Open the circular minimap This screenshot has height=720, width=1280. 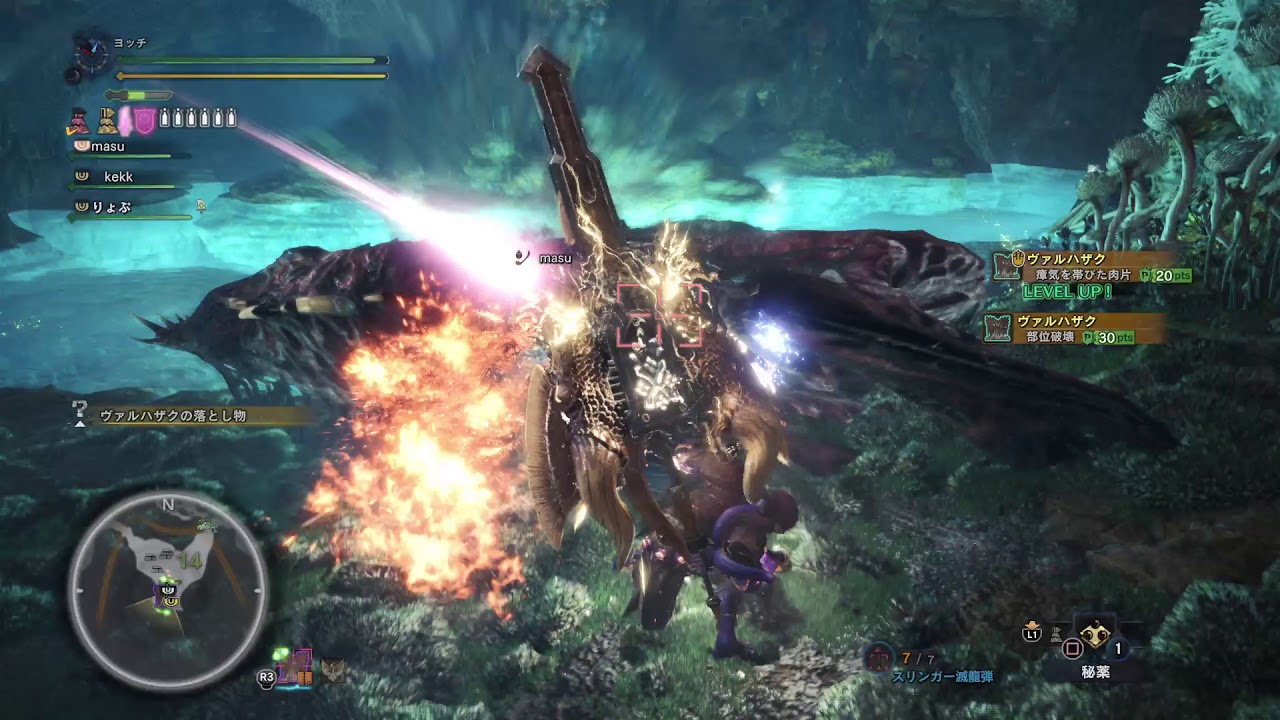click(167, 590)
